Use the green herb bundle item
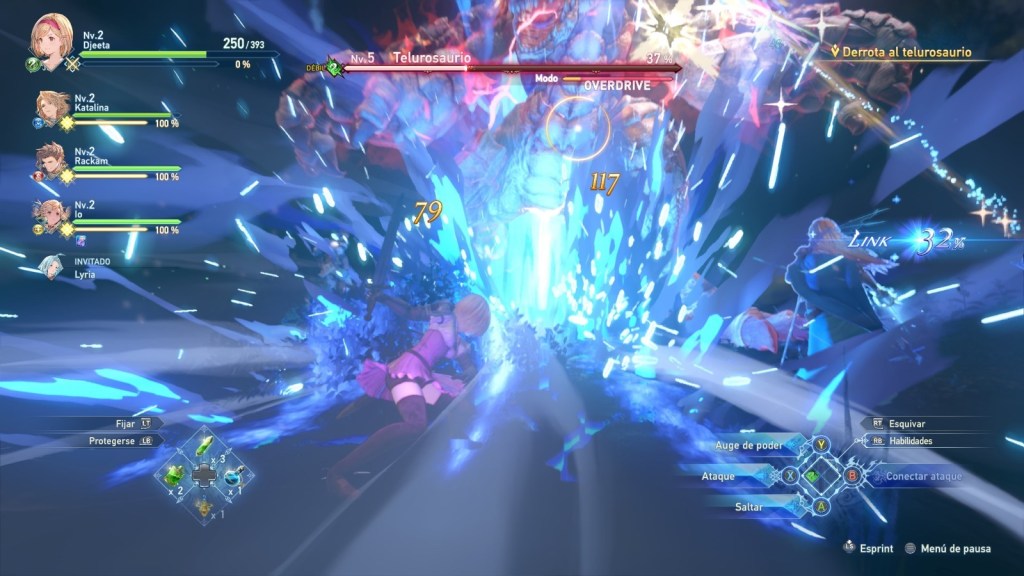This screenshot has width=1024, height=576. coord(174,475)
